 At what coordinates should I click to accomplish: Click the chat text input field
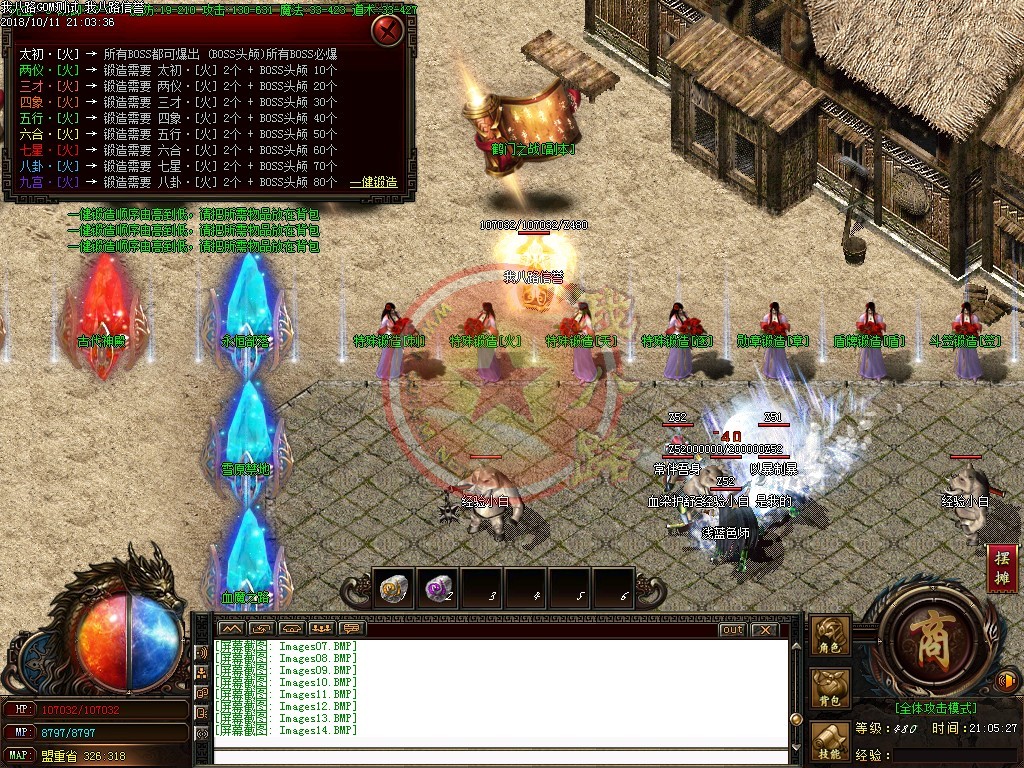pos(500,755)
